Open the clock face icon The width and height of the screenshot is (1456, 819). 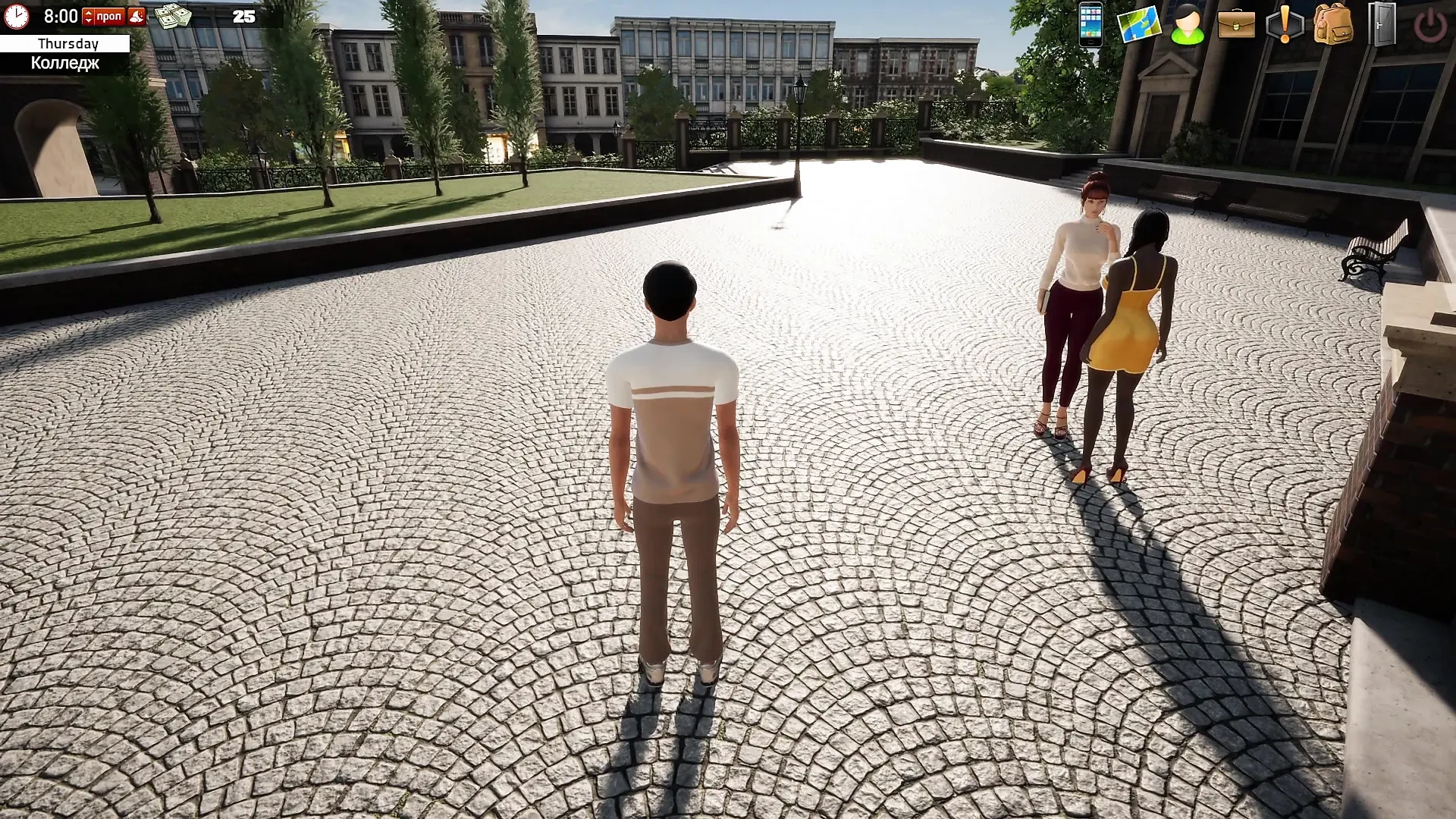(x=15, y=15)
